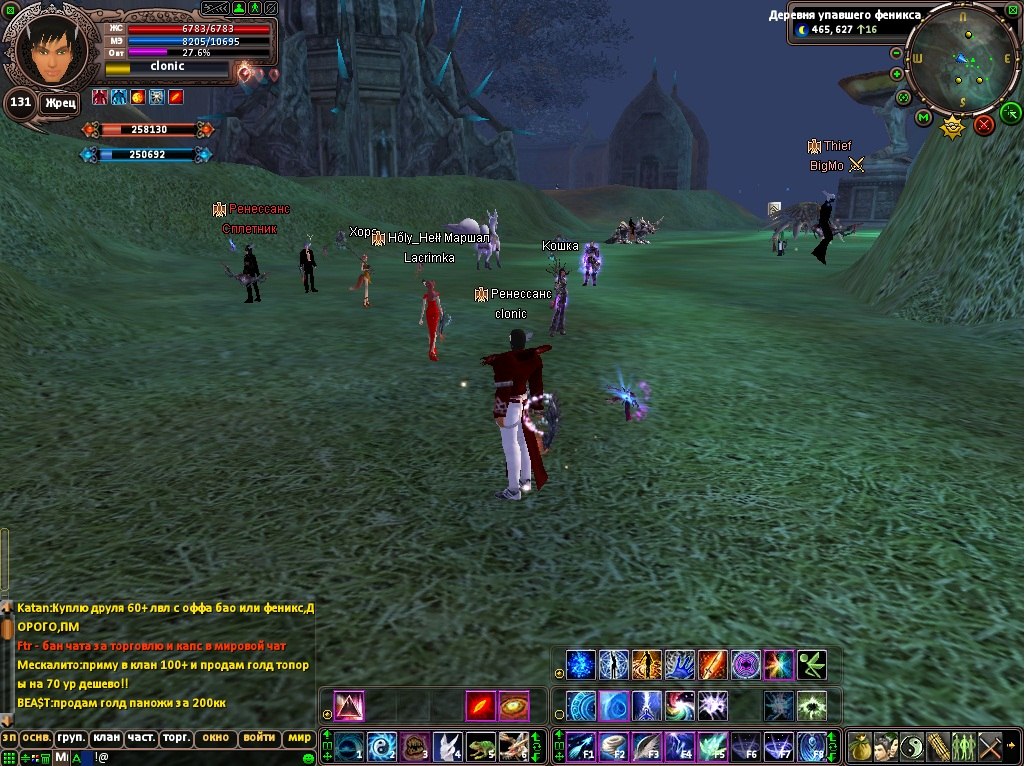
Task: Open the груп. chat tab
Action: click(70, 739)
